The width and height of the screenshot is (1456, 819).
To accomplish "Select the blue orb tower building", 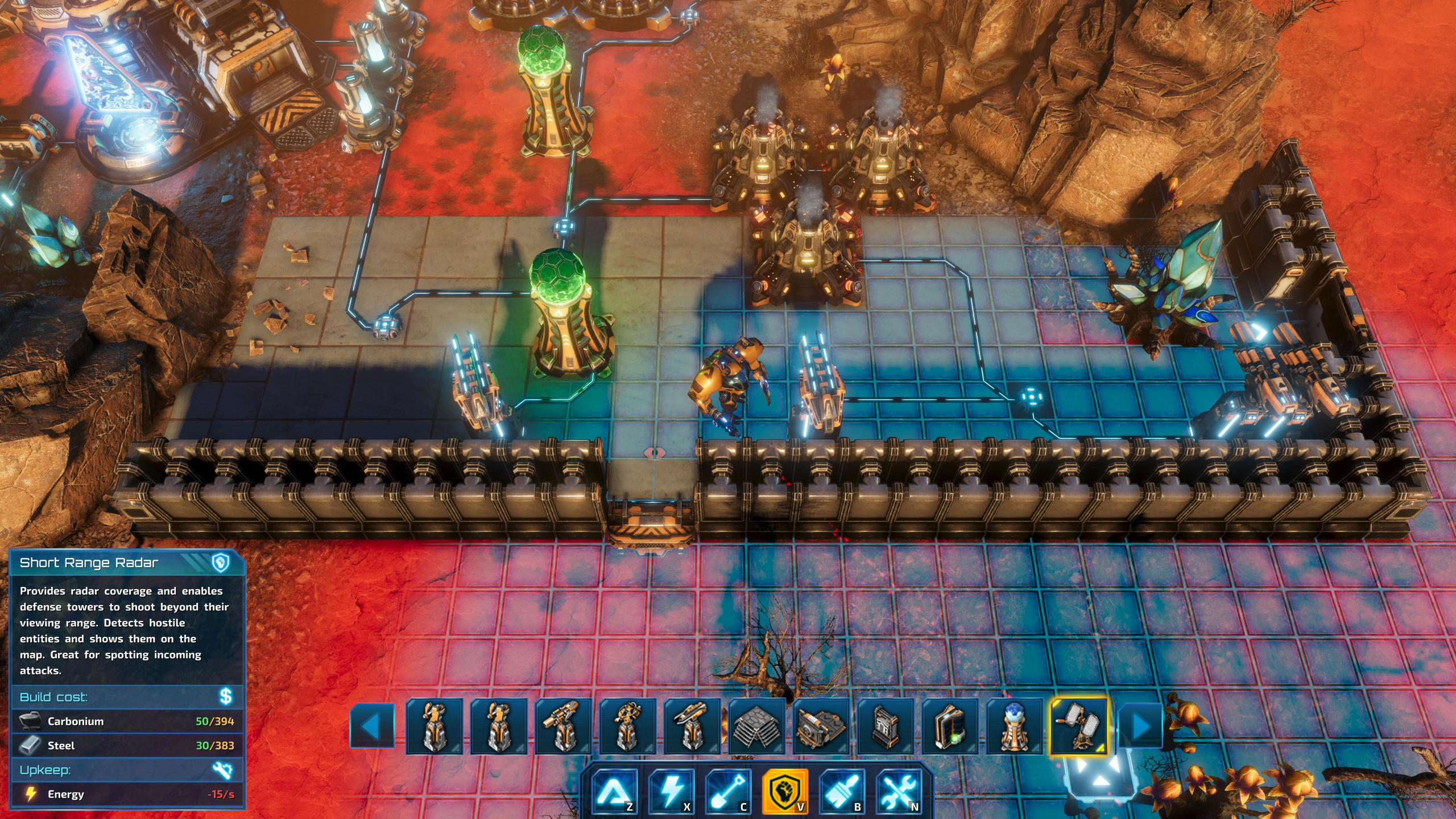I will (1014, 726).
